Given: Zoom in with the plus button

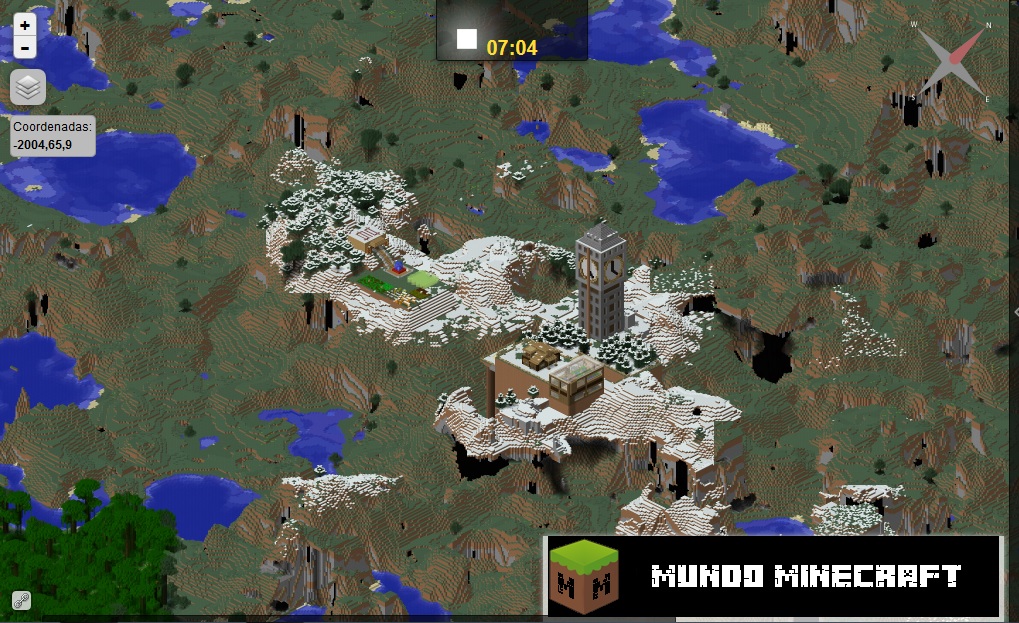Looking at the screenshot, I should pyautogui.click(x=25, y=25).
